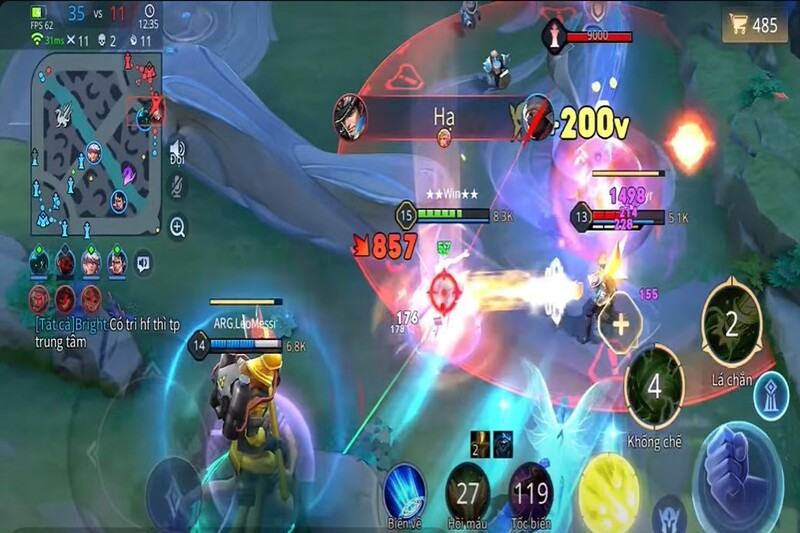Toggle the muted microphone button
The image size is (800, 533).
click(x=178, y=186)
